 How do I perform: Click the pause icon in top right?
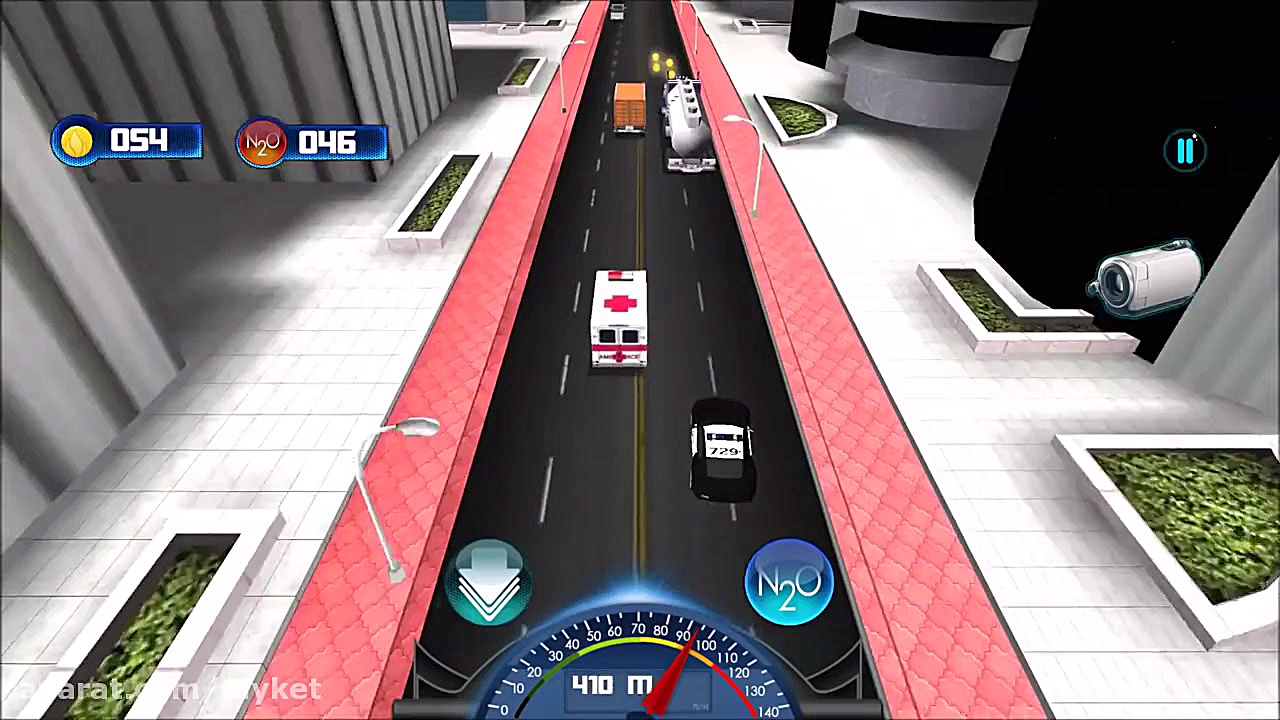click(1185, 150)
